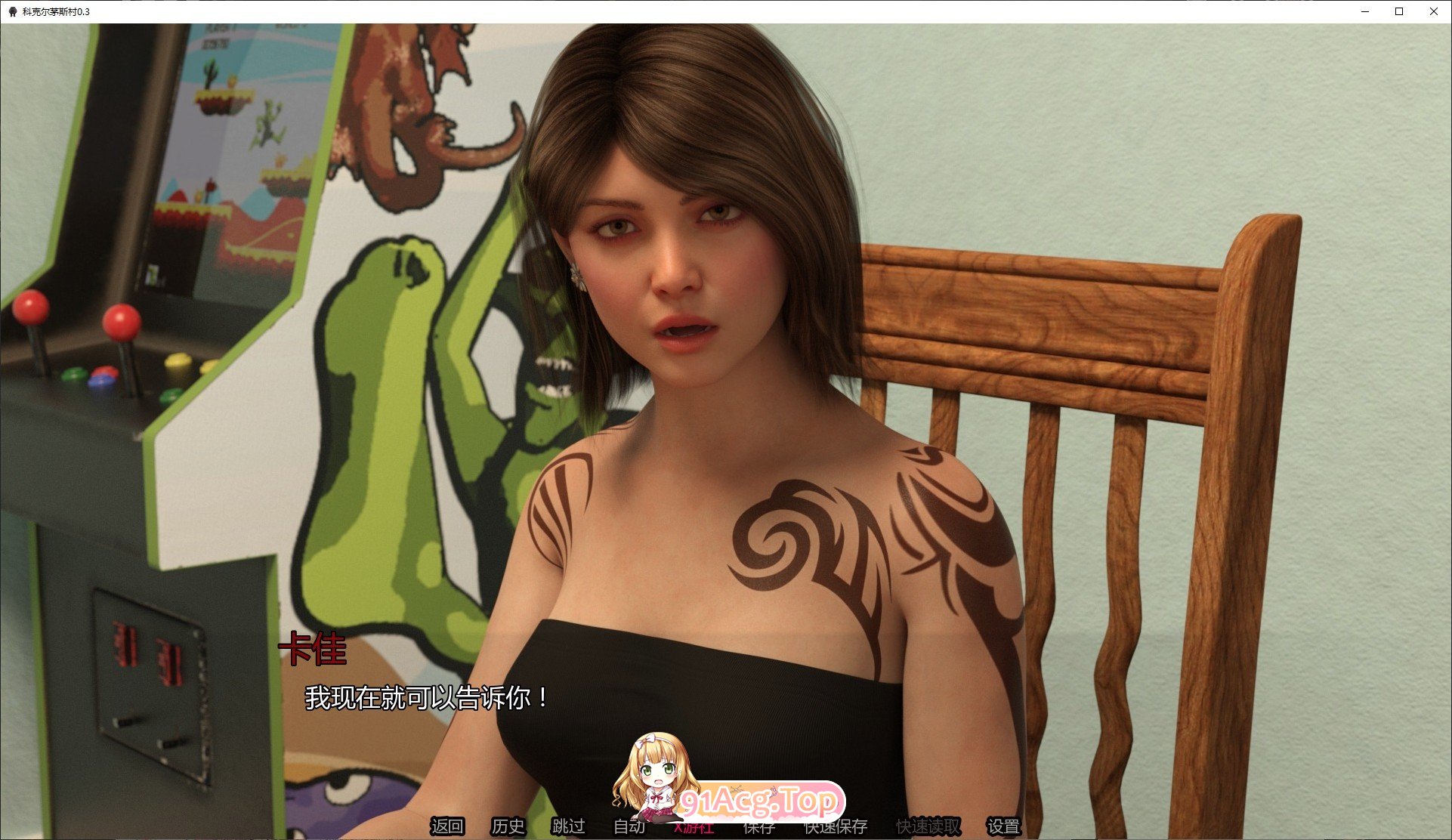Choose 快速保存 (Quick Save)
The height and width of the screenshot is (840, 1452).
[836, 826]
